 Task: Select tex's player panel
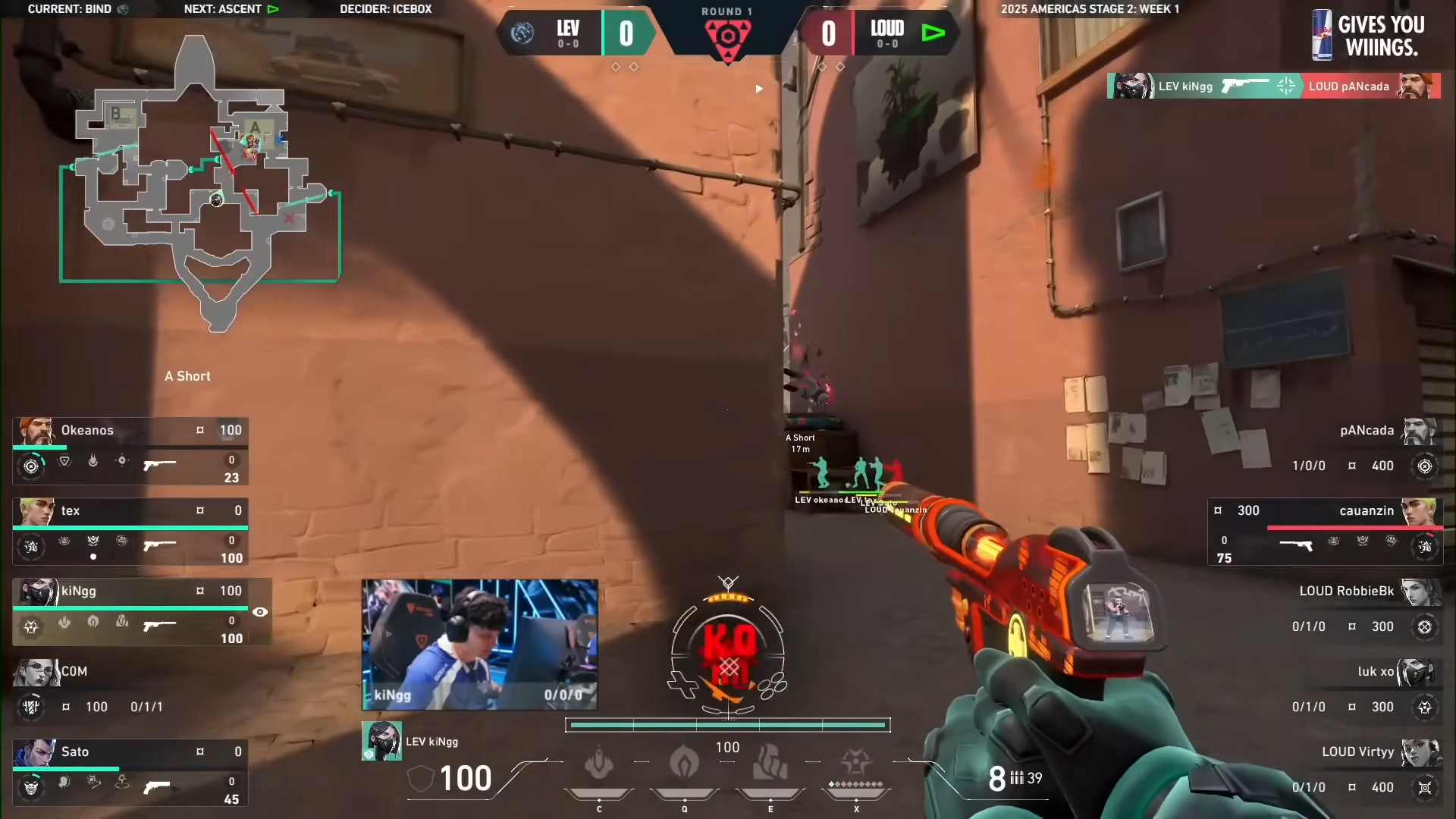click(130, 531)
